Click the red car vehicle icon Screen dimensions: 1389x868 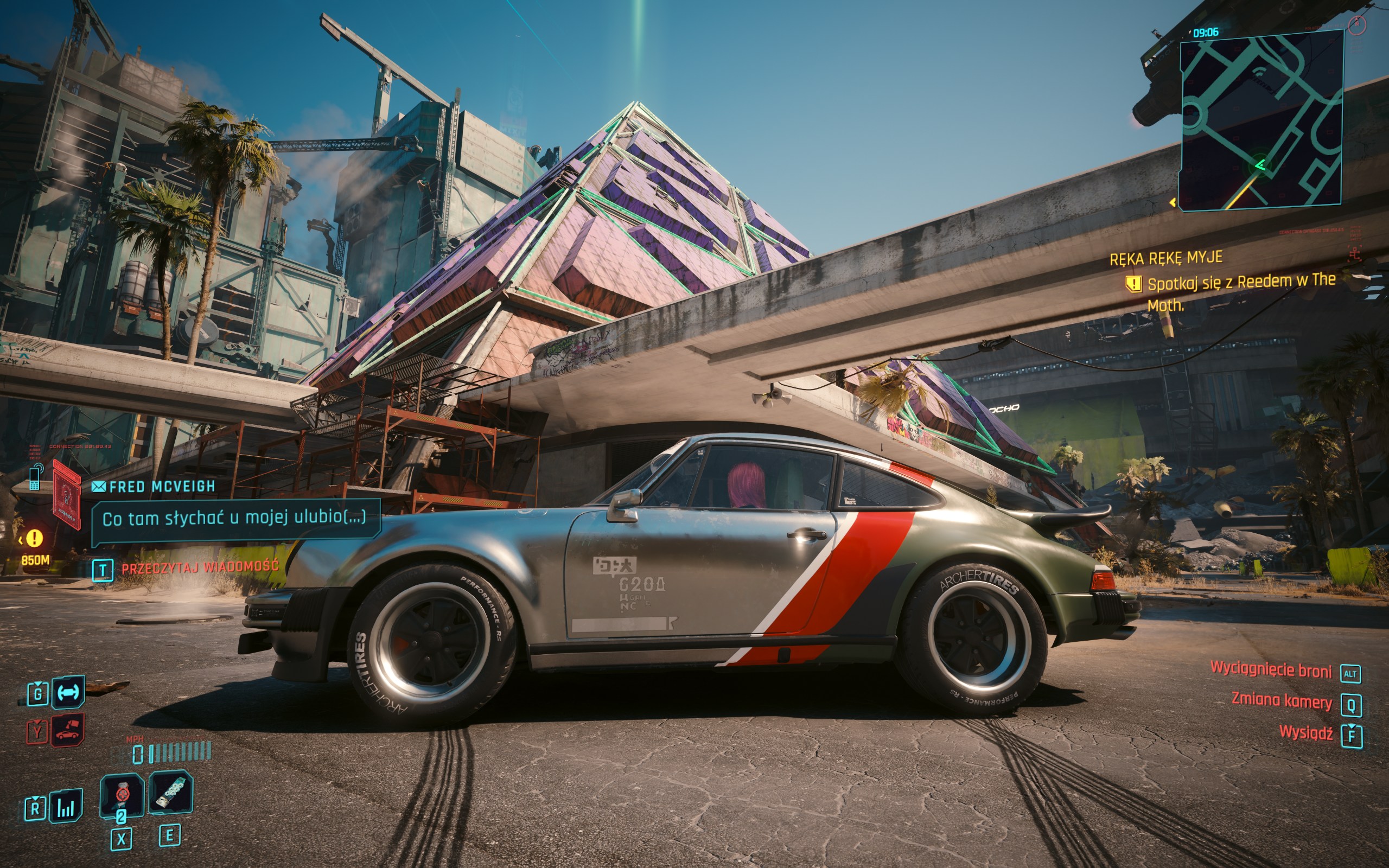coord(68,731)
